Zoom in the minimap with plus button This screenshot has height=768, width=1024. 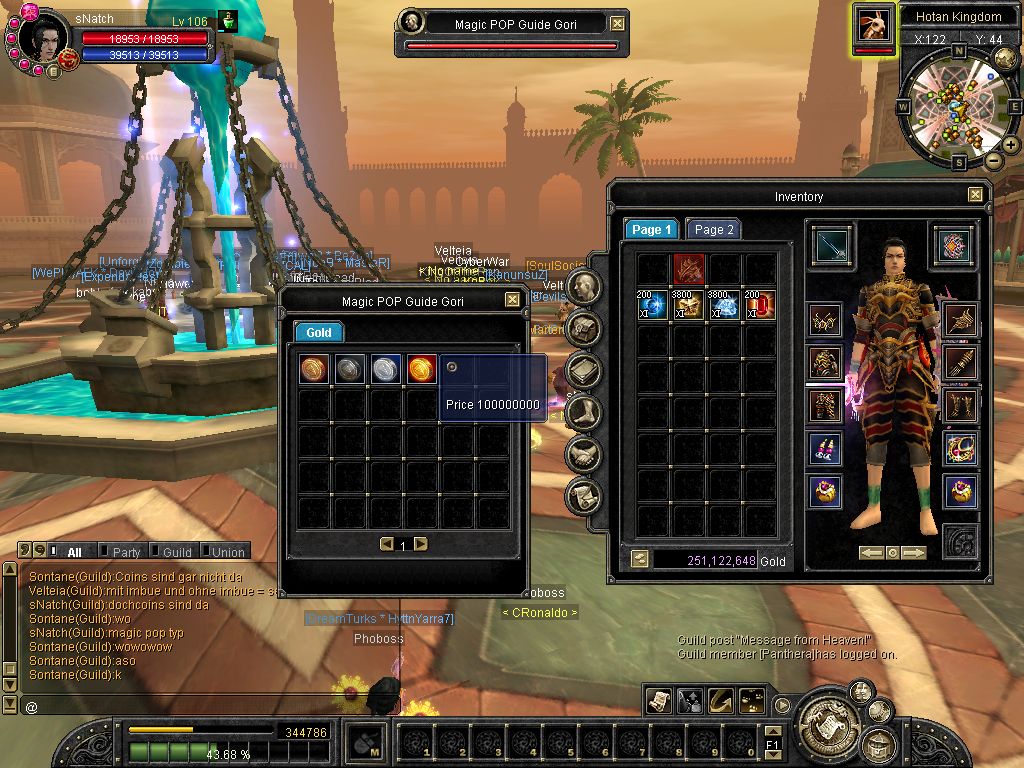pos(1010,145)
